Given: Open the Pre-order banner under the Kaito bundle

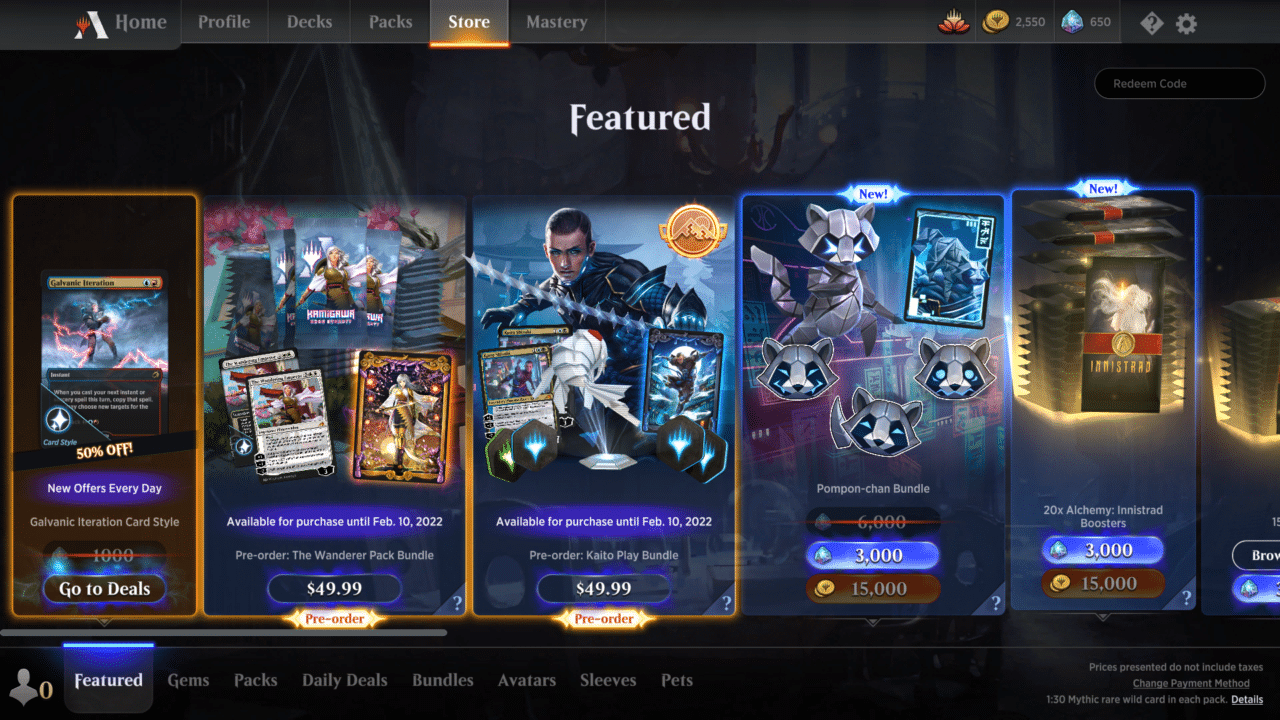Looking at the screenshot, I should click(604, 619).
